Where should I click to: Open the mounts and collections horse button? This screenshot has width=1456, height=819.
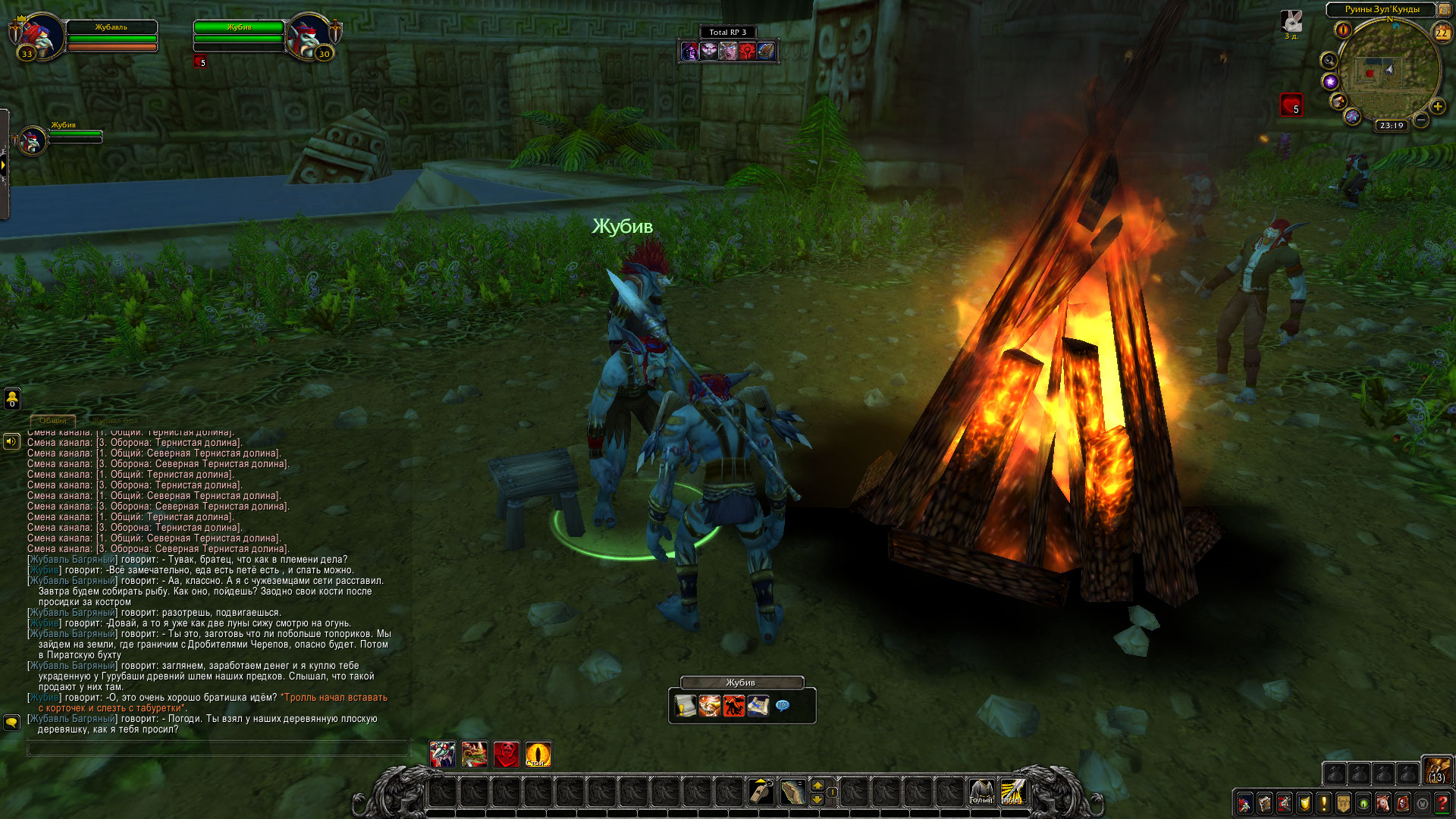pos(1382,802)
